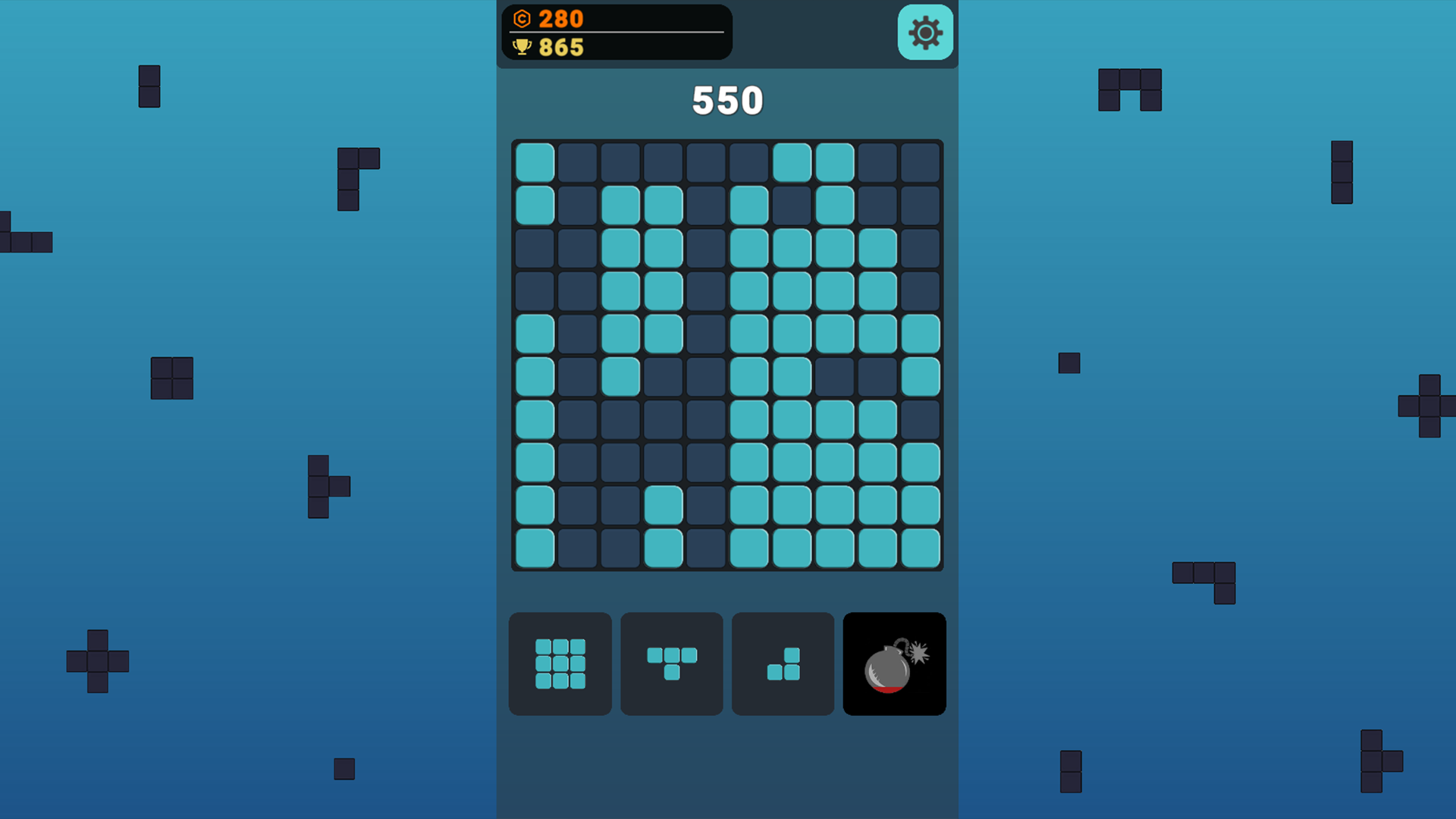
Task: Click the teal cell in the grid's top-left corner
Action: coord(535,161)
